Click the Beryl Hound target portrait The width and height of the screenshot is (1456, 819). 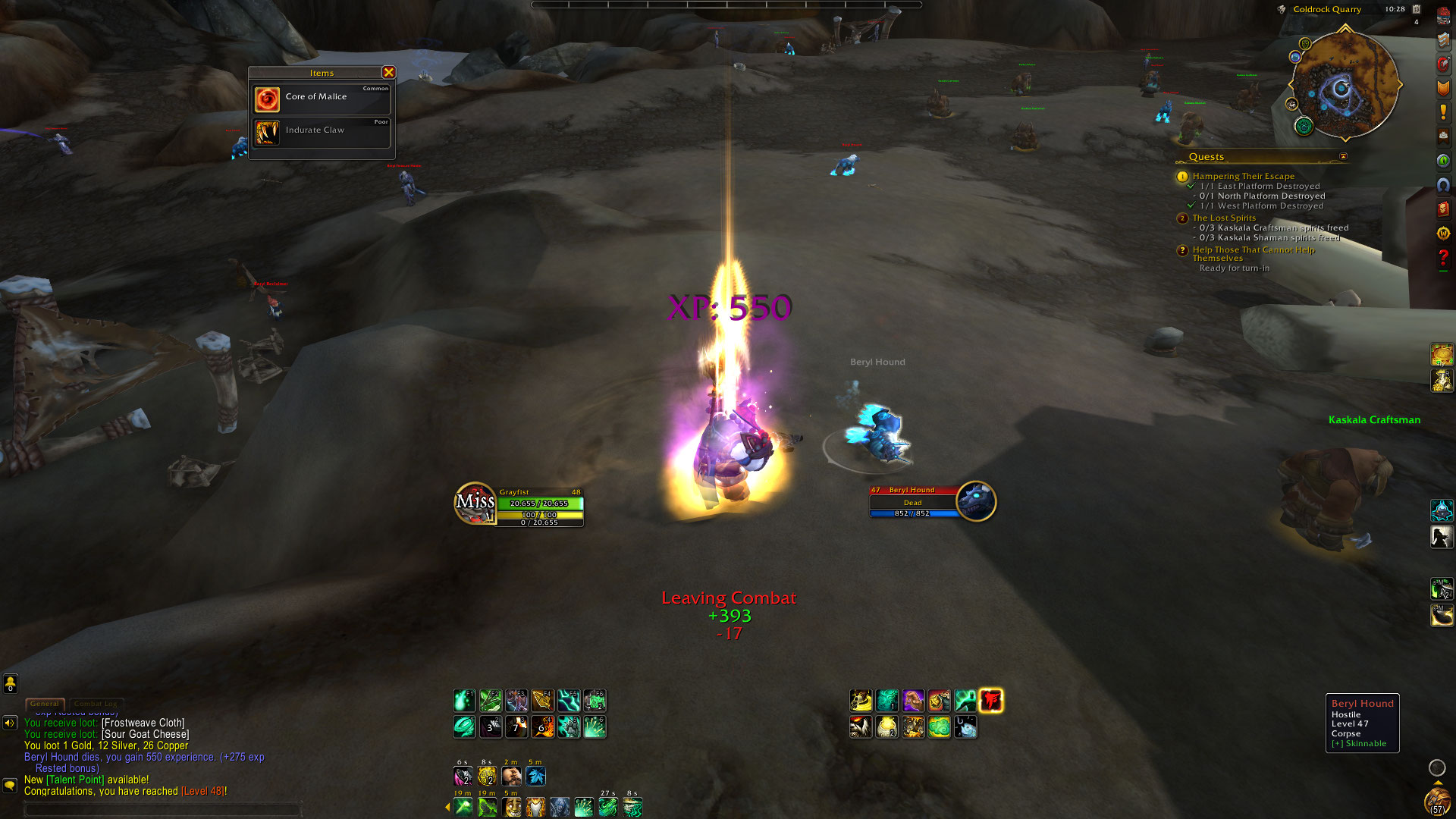(975, 501)
